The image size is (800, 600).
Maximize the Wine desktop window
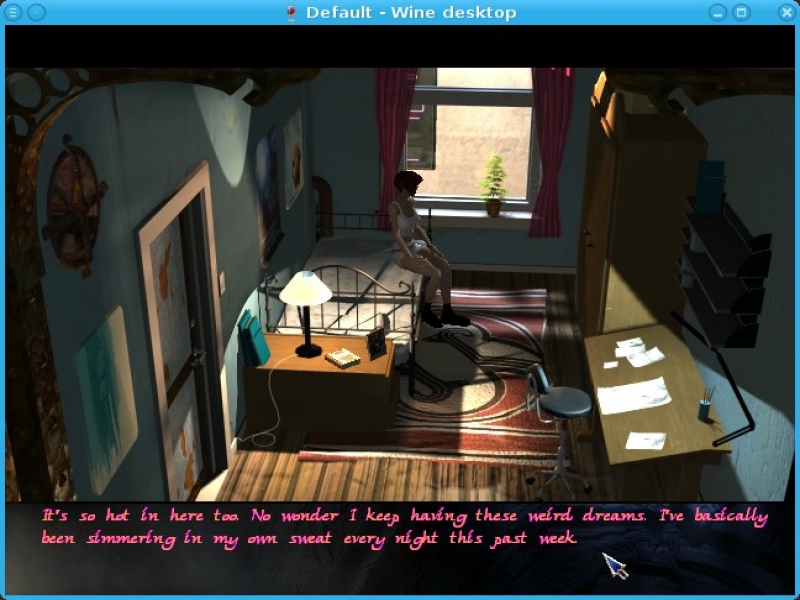(x=742, y=12)
